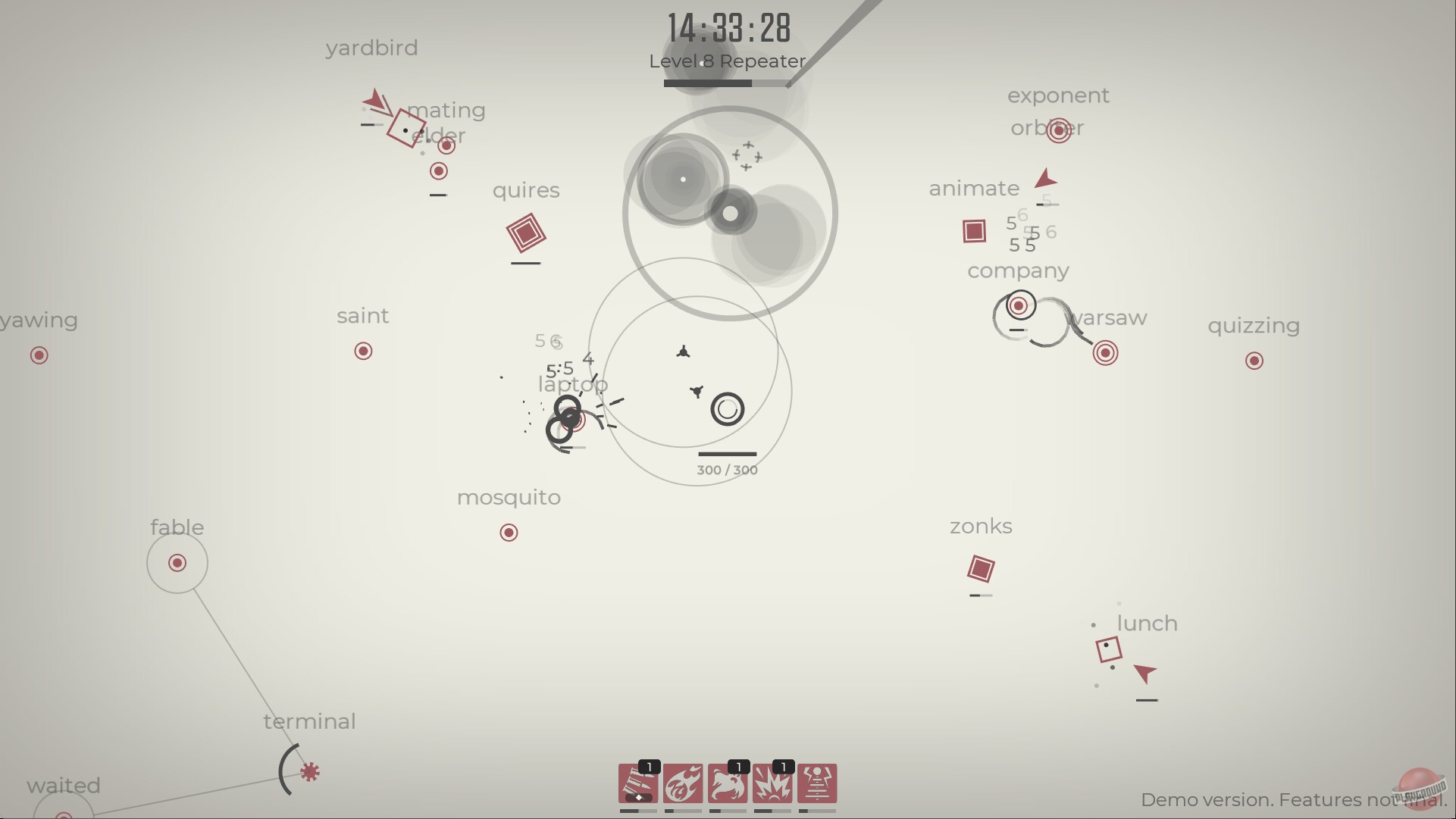Click the Level 8 Repeater label
The width and height of the screenshot is (1456, 819).
click(x=727, y=61)
